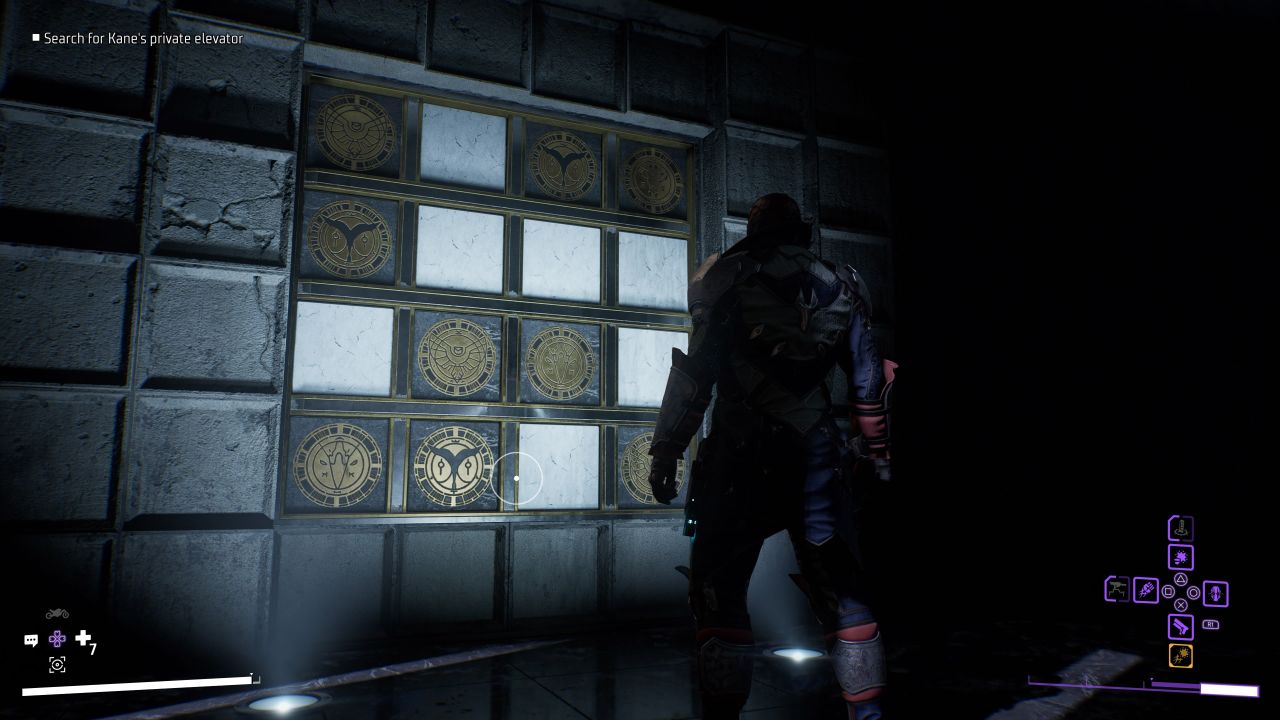Screen dimensions: 1280x720
Task: Open the chat message bubble icon
Action: [31, 640]
